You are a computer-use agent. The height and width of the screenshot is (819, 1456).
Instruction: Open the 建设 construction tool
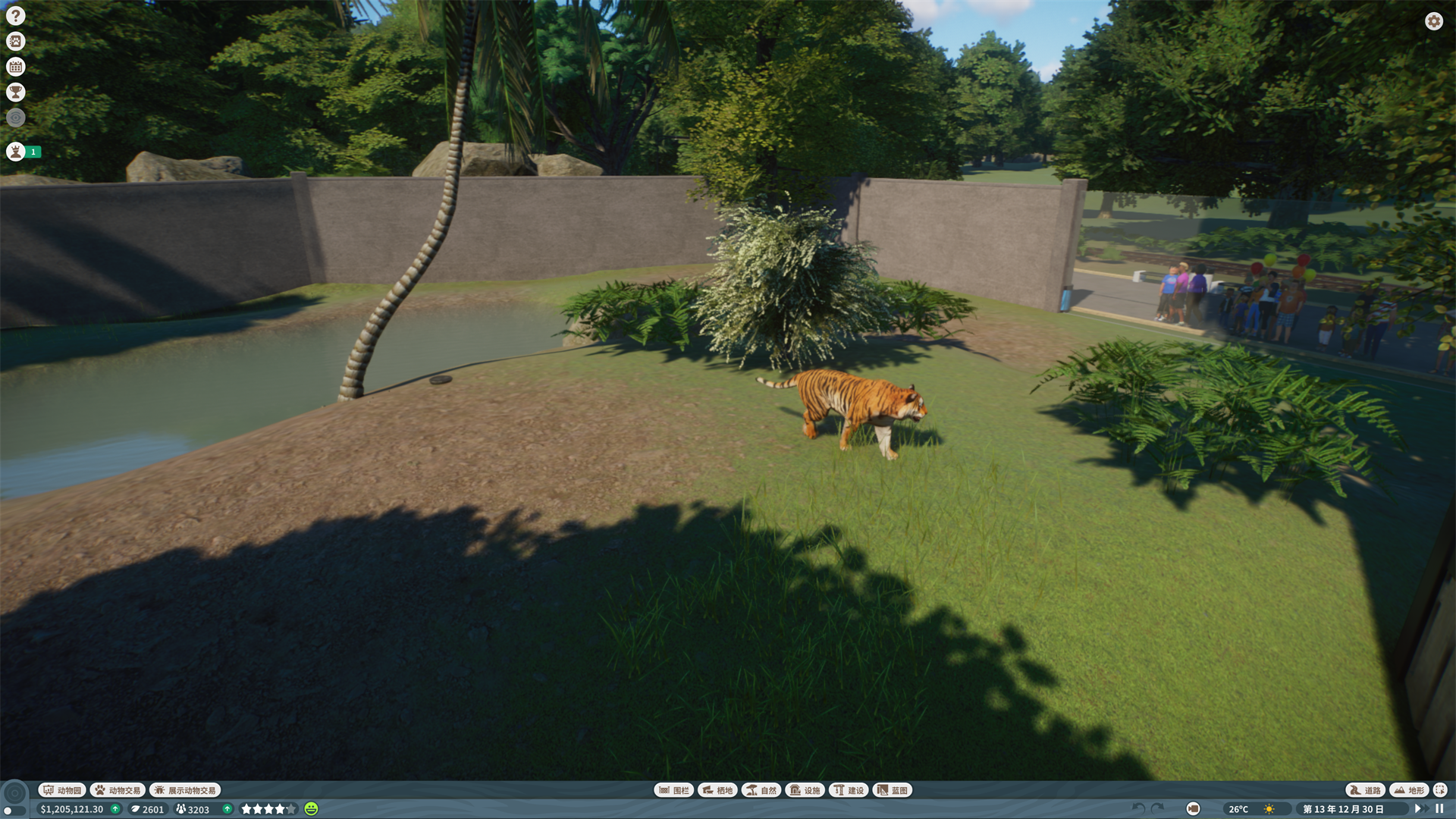(x=850, y=789)
